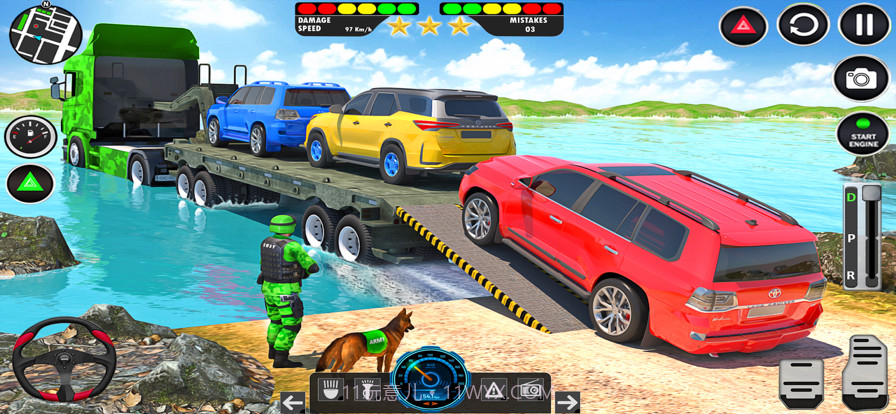896x414 pixels.
Task: Activate the green triangle indicator button
Action: (x=30, y=184)
